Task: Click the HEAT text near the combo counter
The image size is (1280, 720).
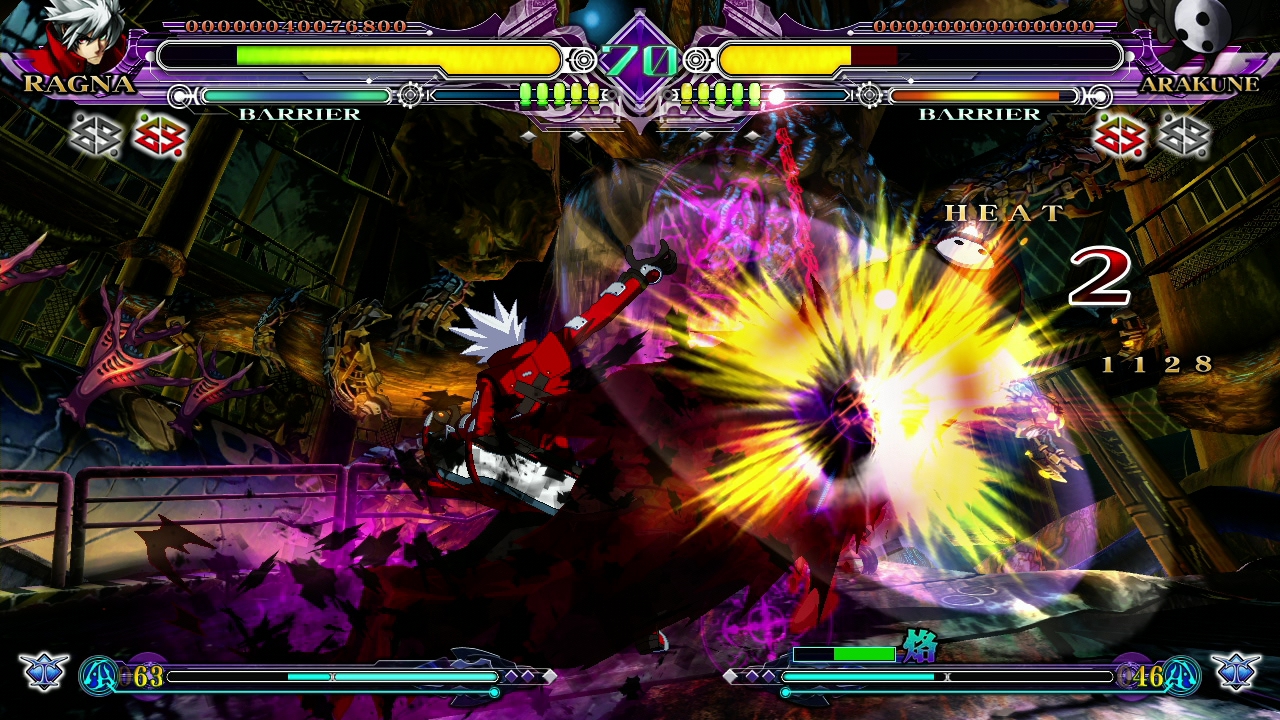Action: [x=1004, y=213]
